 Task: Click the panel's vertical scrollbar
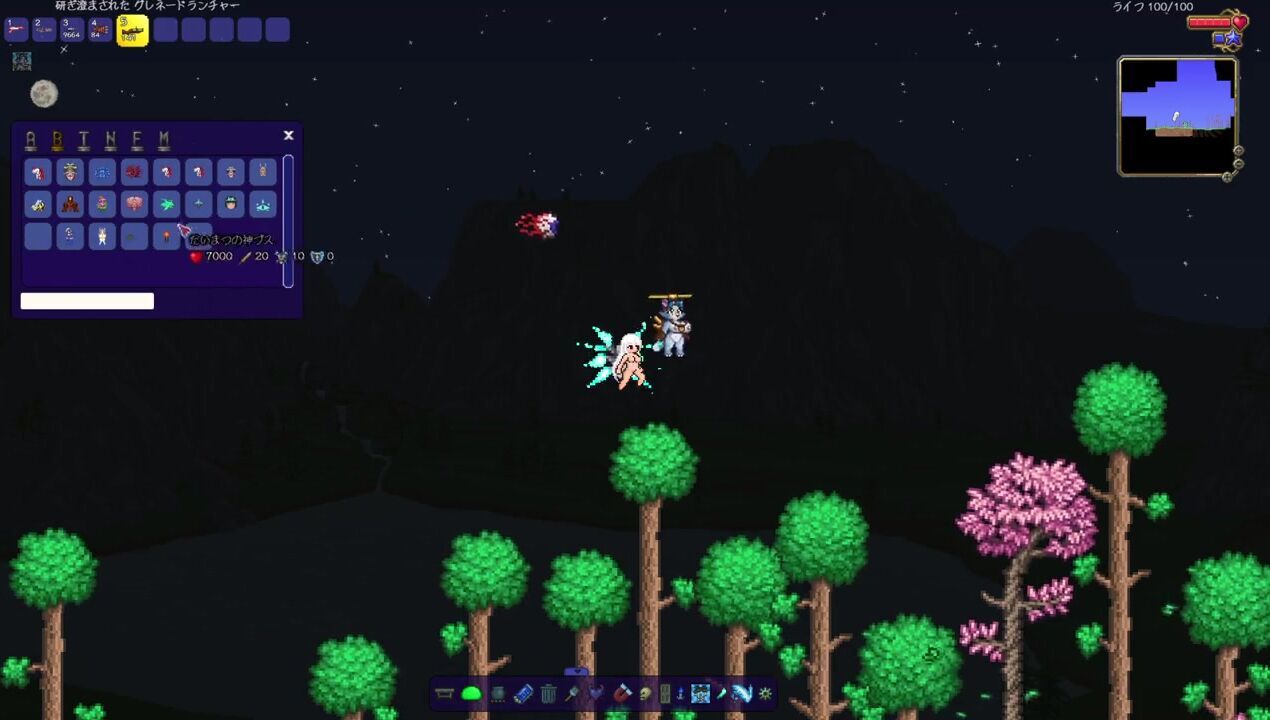[x=288, y=220]
